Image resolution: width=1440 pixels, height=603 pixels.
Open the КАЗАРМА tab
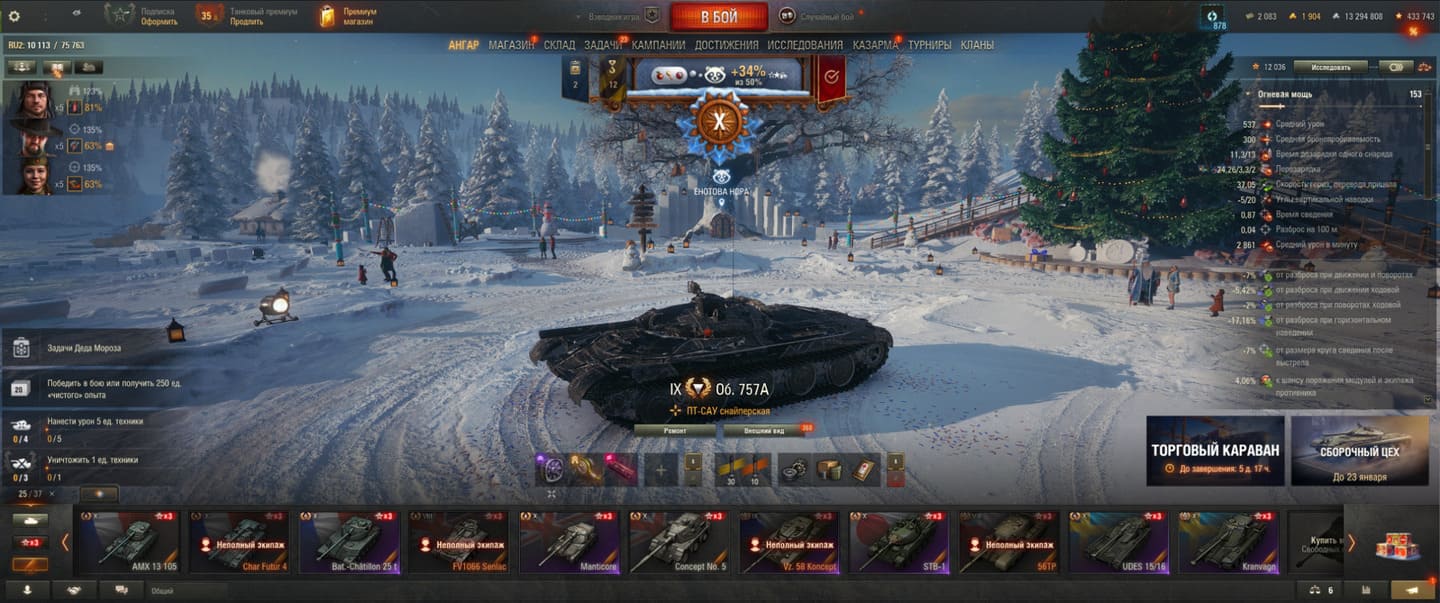875,45
